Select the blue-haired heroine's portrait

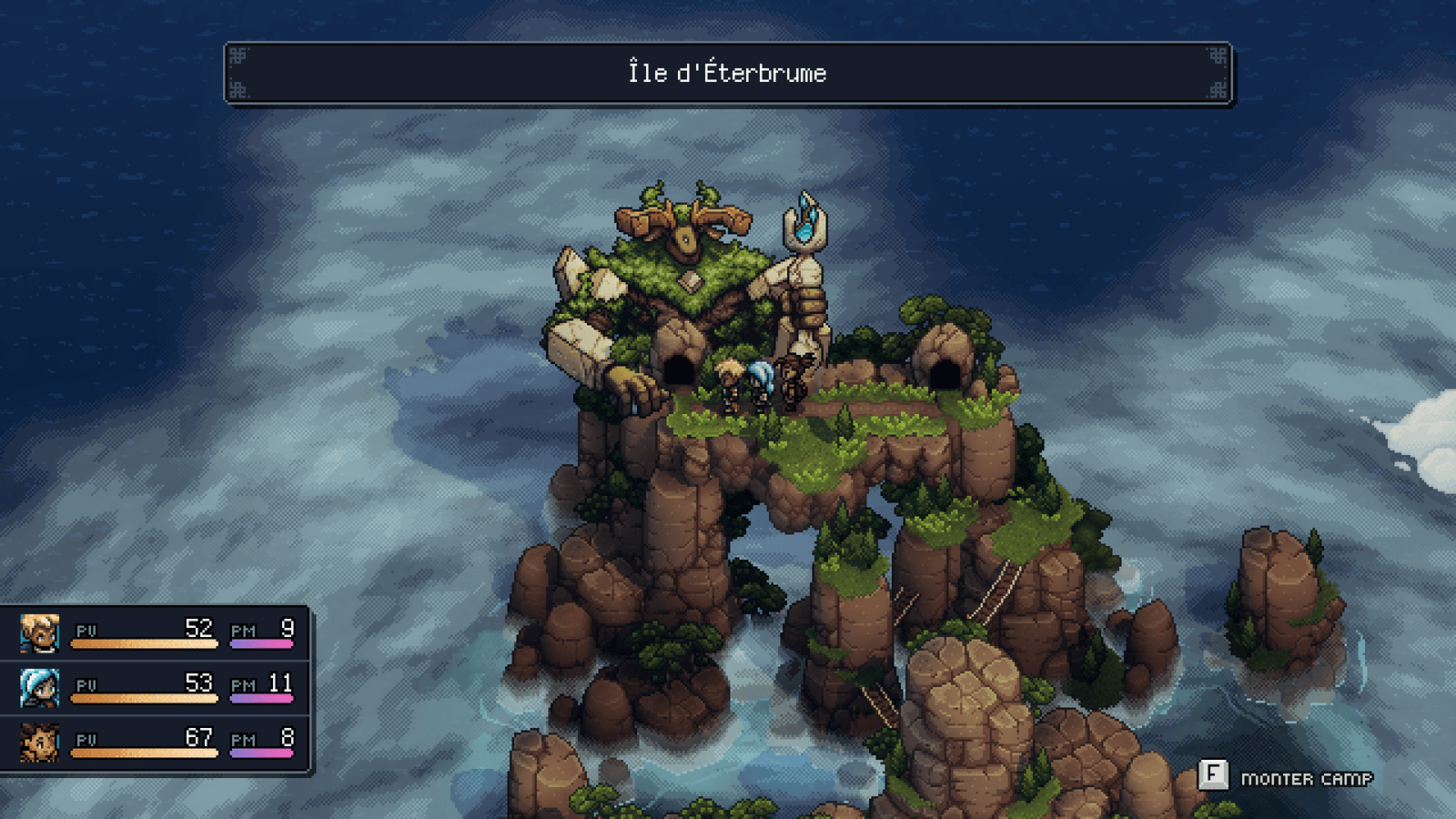tap(40, 688)
